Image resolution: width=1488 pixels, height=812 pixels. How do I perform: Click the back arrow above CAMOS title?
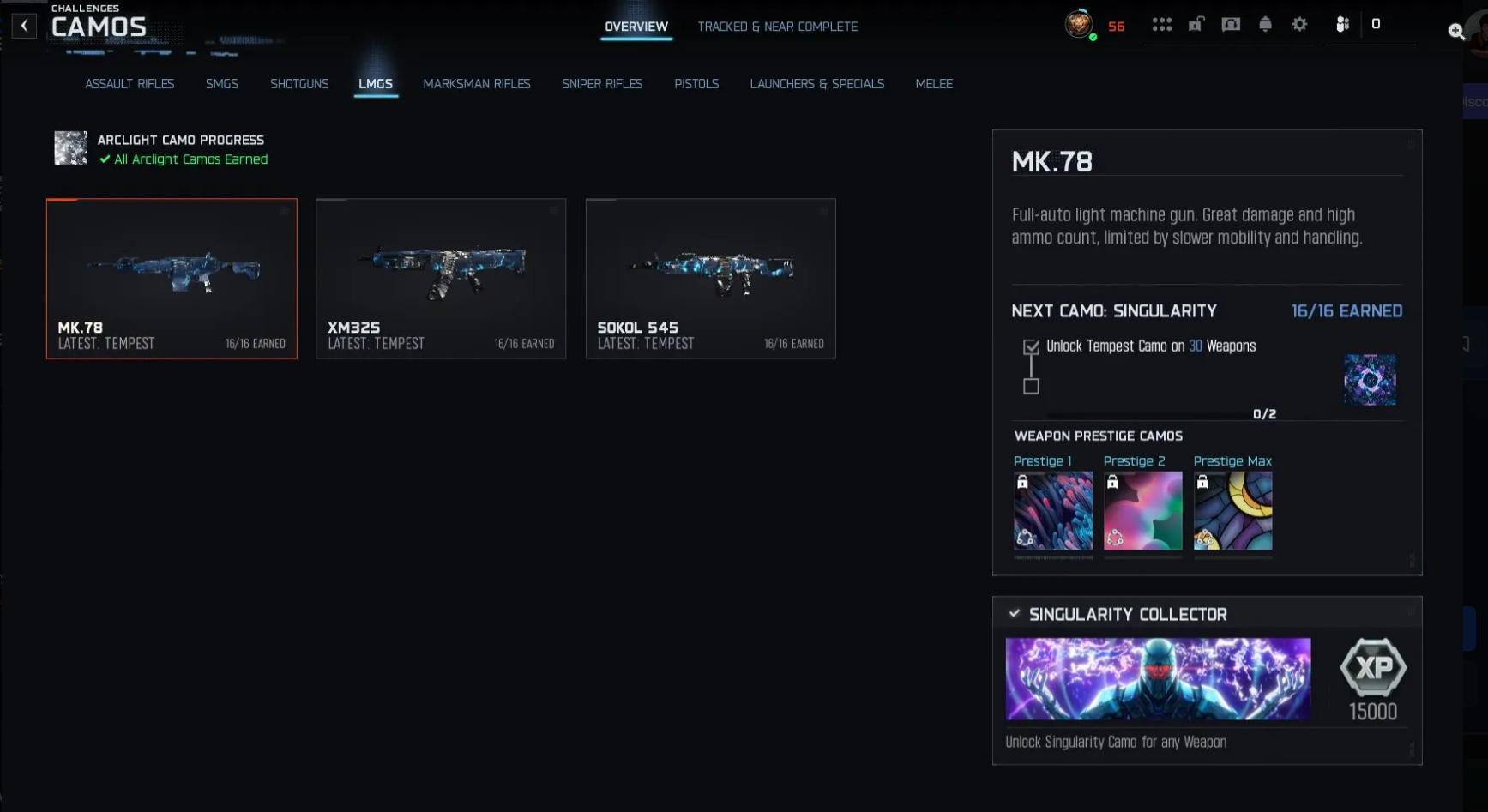point(23,25)
